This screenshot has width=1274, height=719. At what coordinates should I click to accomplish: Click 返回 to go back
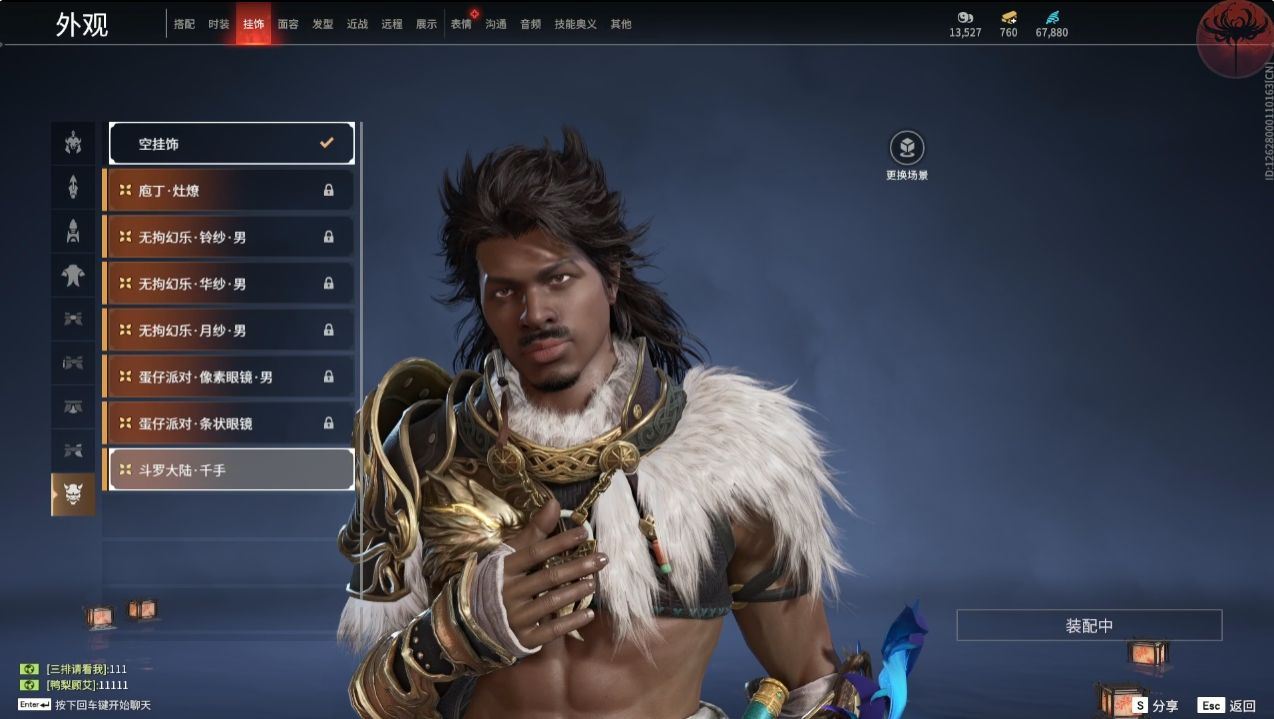pyautogui.click(x=1227, y=705)
